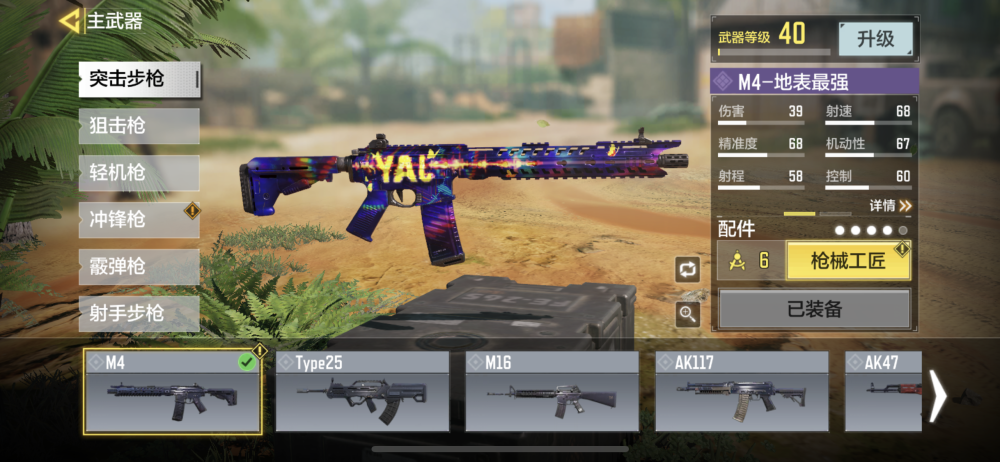
Task: Pick the M16 weapon card
Action: click(552, 392)
